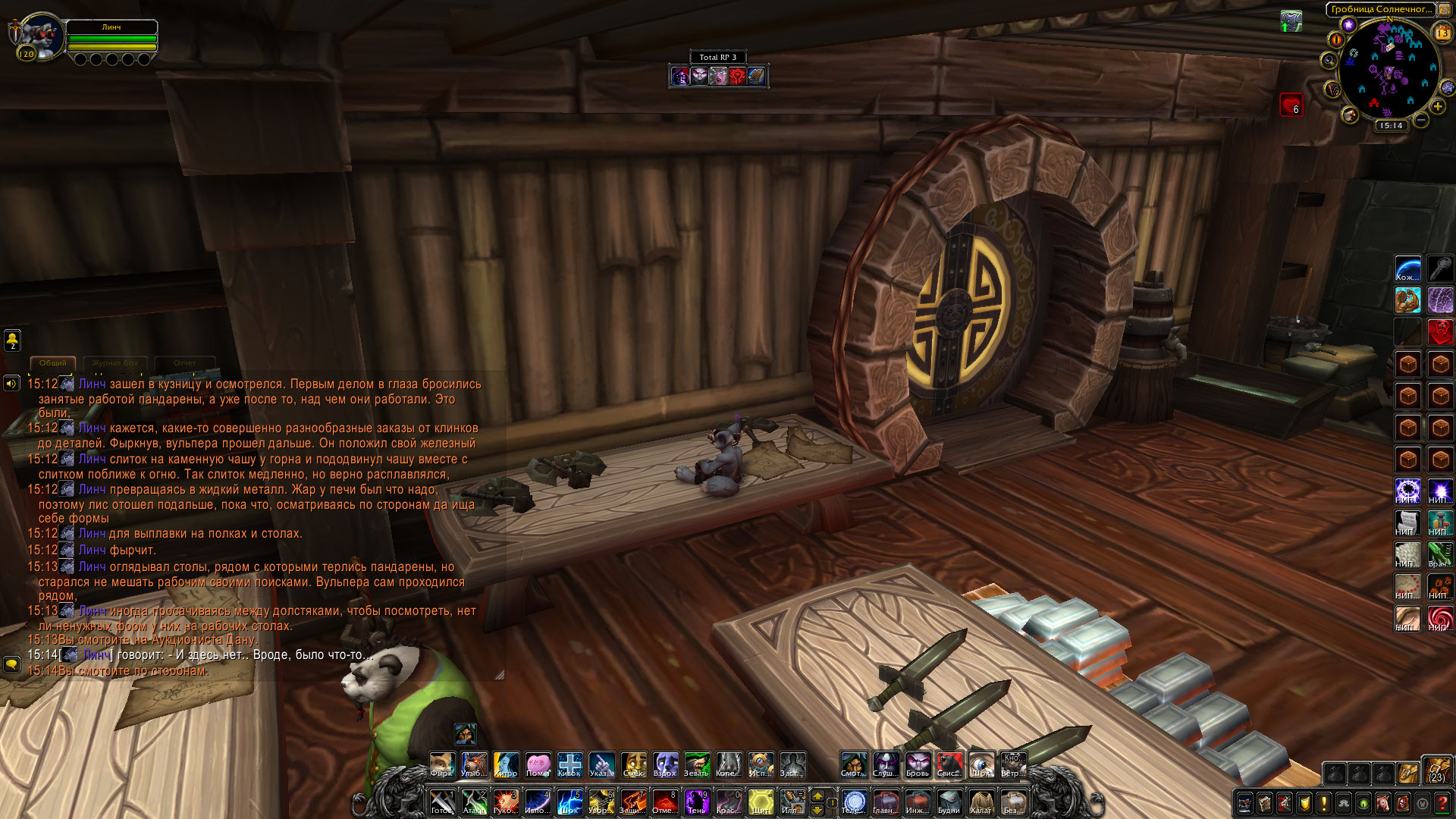This screenshot has height=819, width=1456.
Task: Activate the Тень shadow ability
Action: [696, 802]
